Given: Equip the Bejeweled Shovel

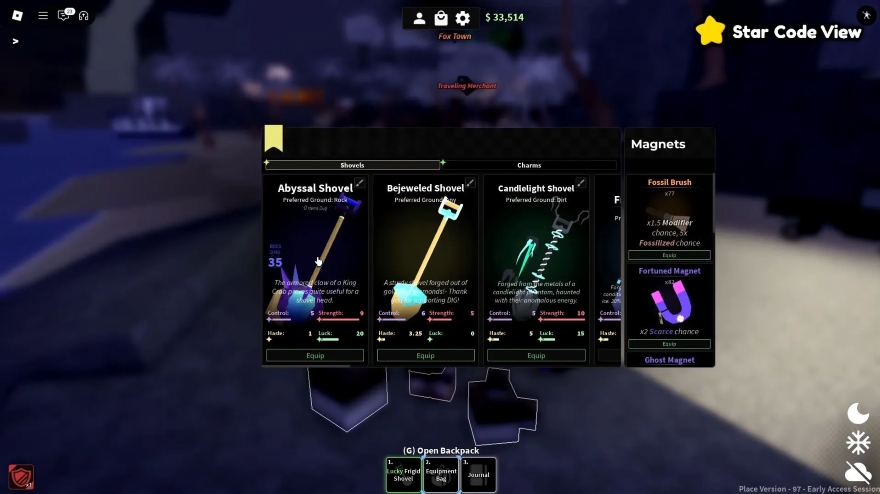Looking at the screenshot, I should [x=426, y=355].
